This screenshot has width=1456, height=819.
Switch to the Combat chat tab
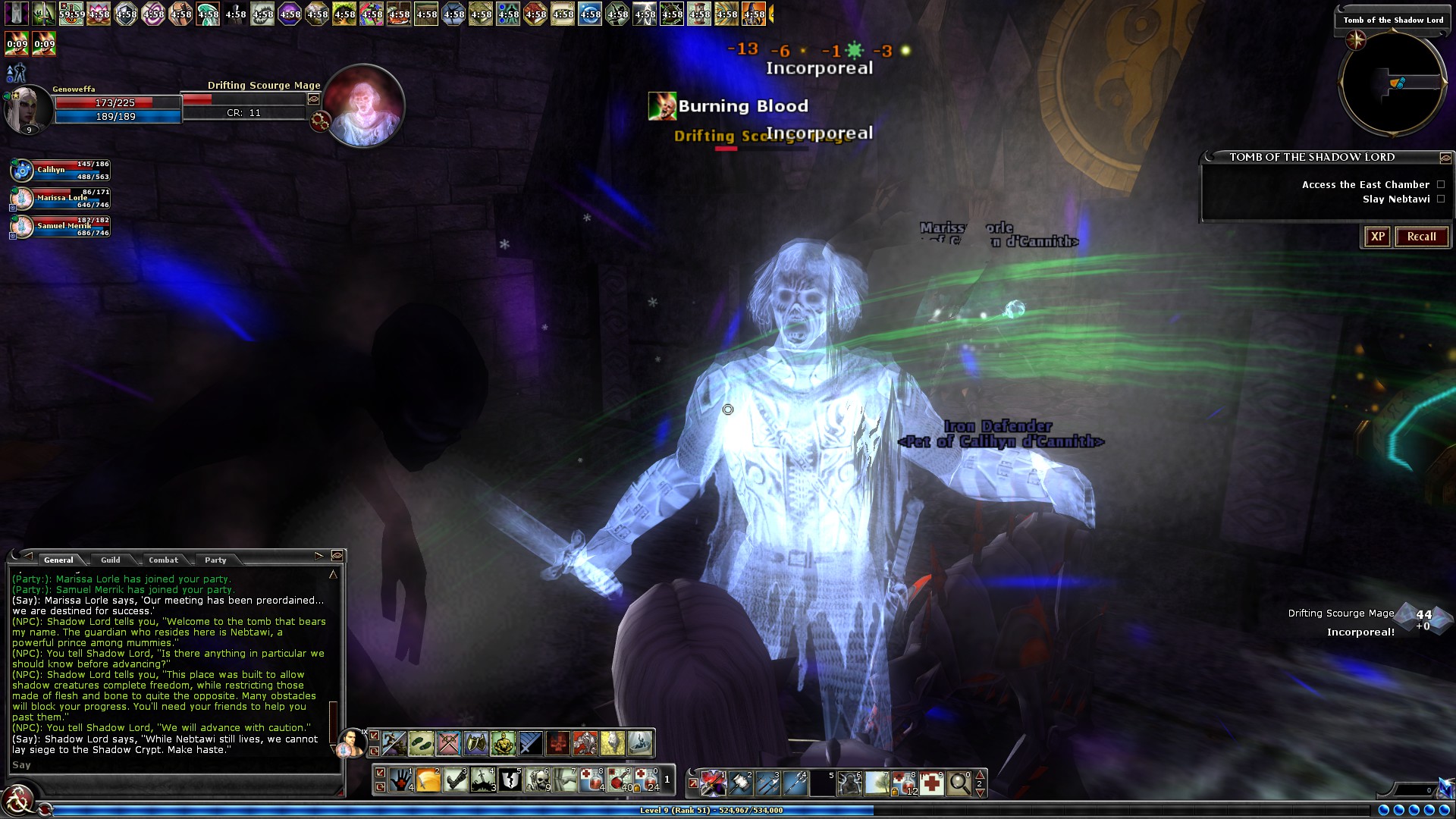pos(164,560)
